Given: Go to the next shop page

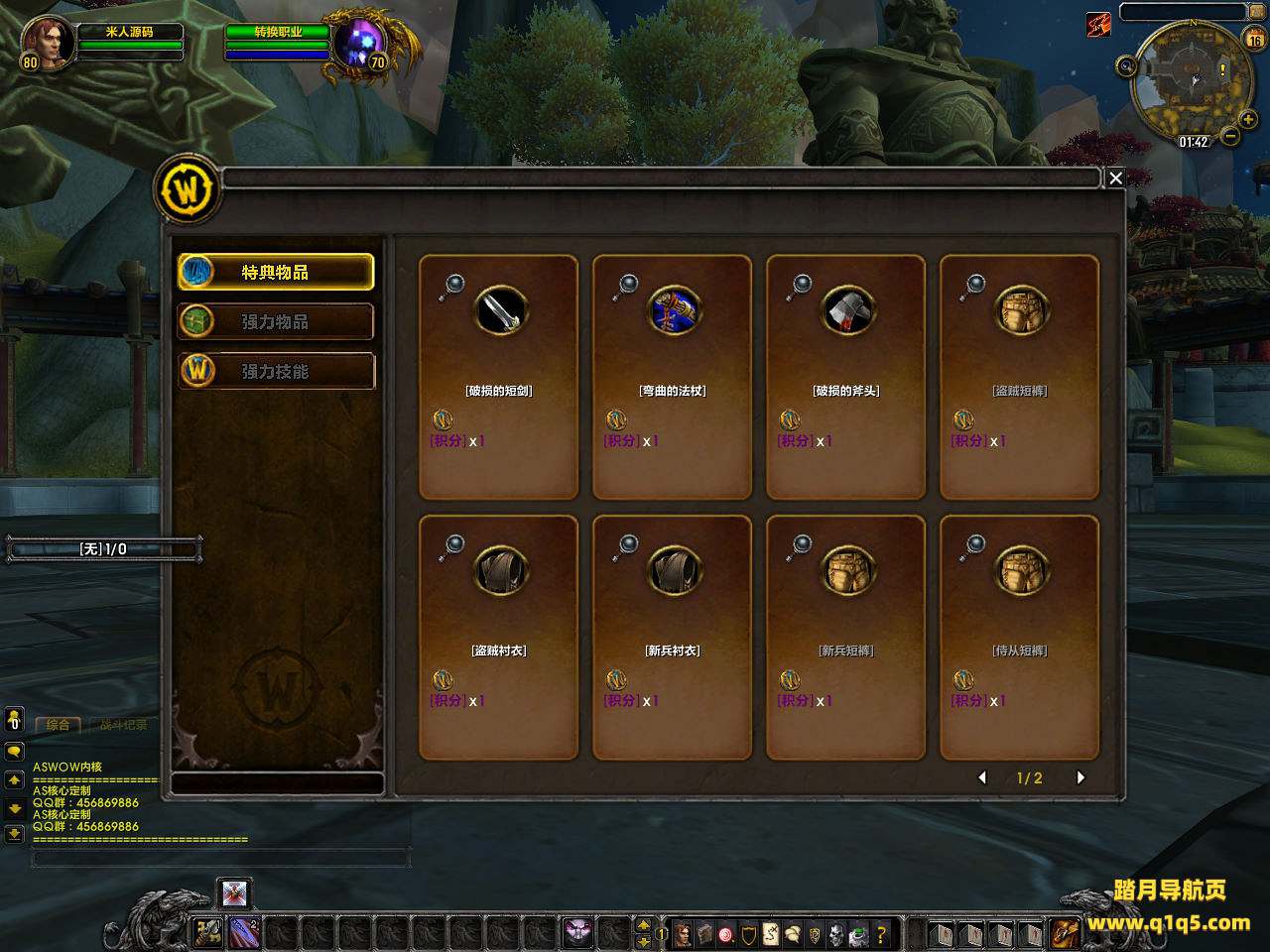Looking at the screenshot, I should coord(1080,777).
